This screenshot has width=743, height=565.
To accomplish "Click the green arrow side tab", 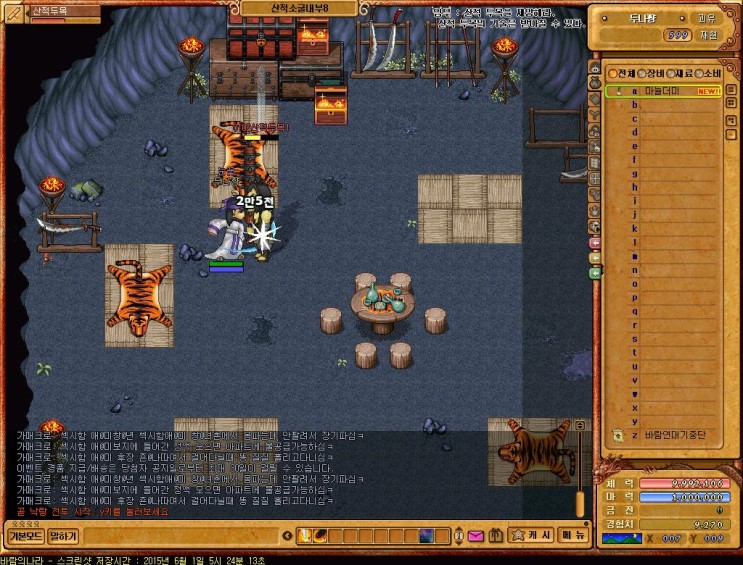I will pyautogui.click(x=595, y=272).
